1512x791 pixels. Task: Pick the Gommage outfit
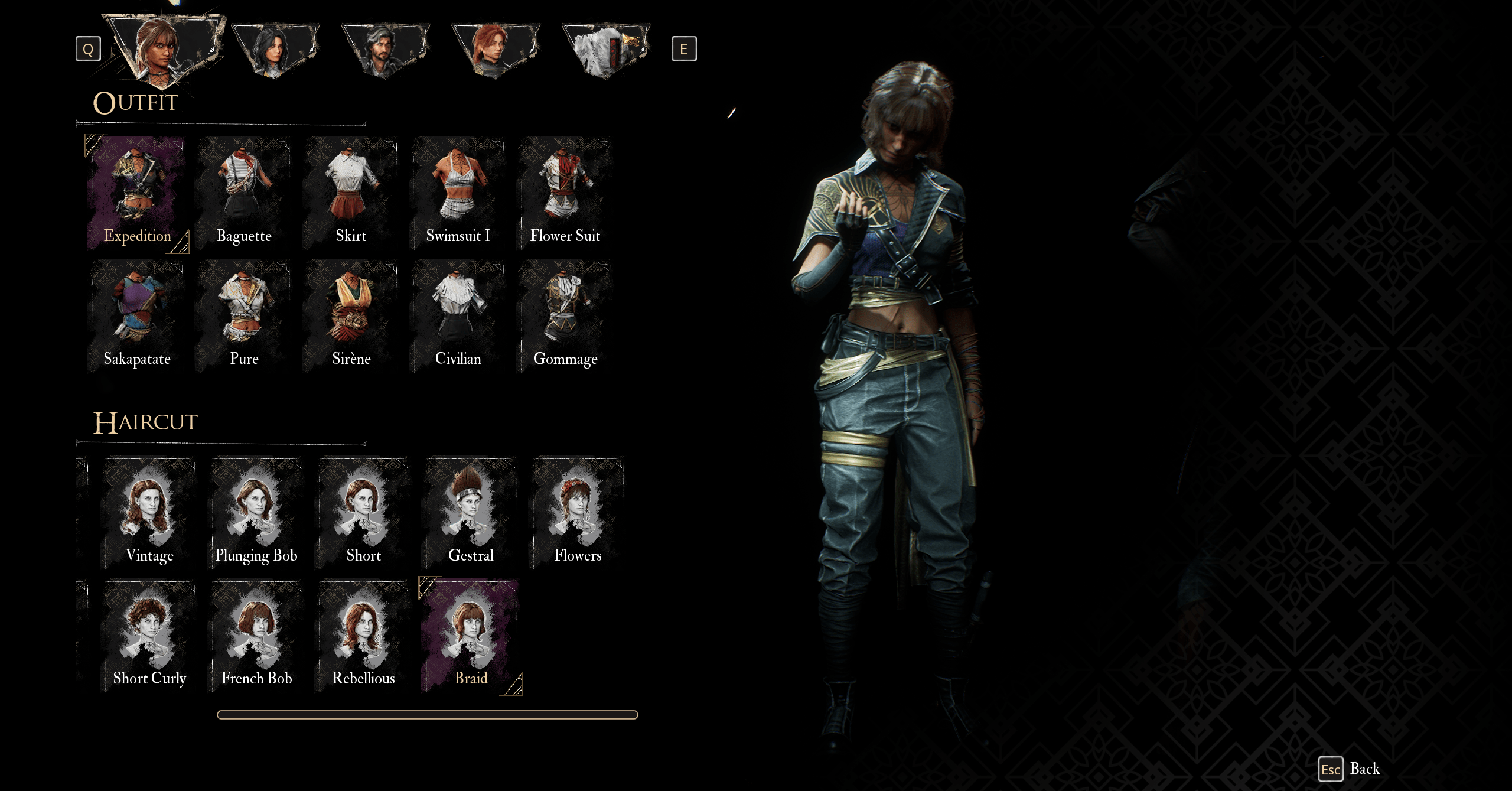click(x=565, y=316)
